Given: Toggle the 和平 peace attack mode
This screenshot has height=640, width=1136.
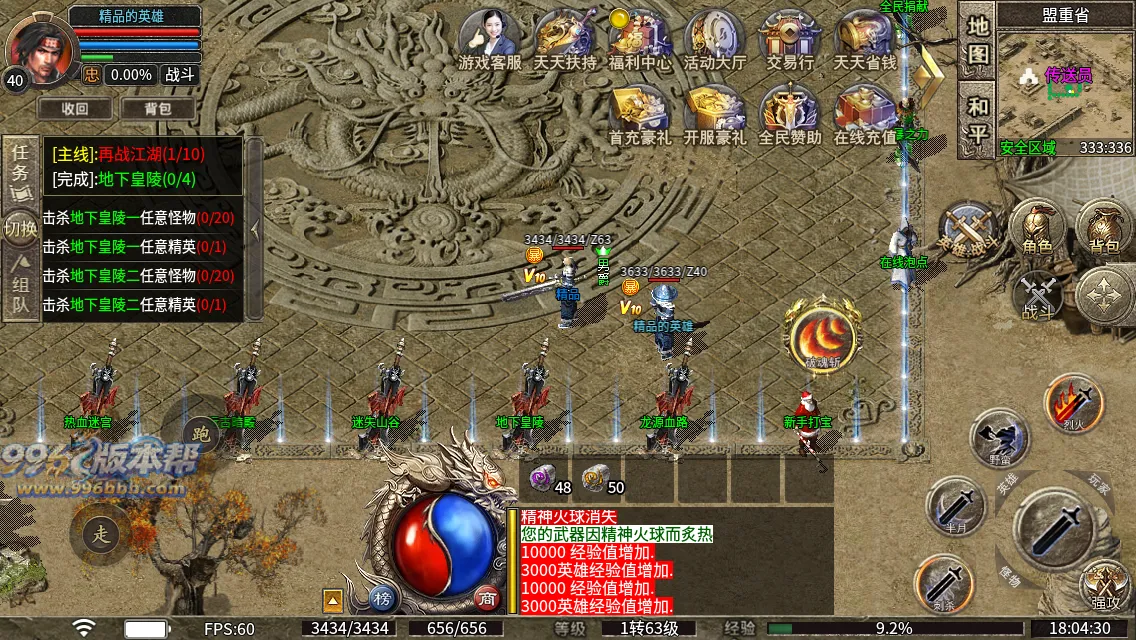Looking at the screenshot, I should coord(977,119).
